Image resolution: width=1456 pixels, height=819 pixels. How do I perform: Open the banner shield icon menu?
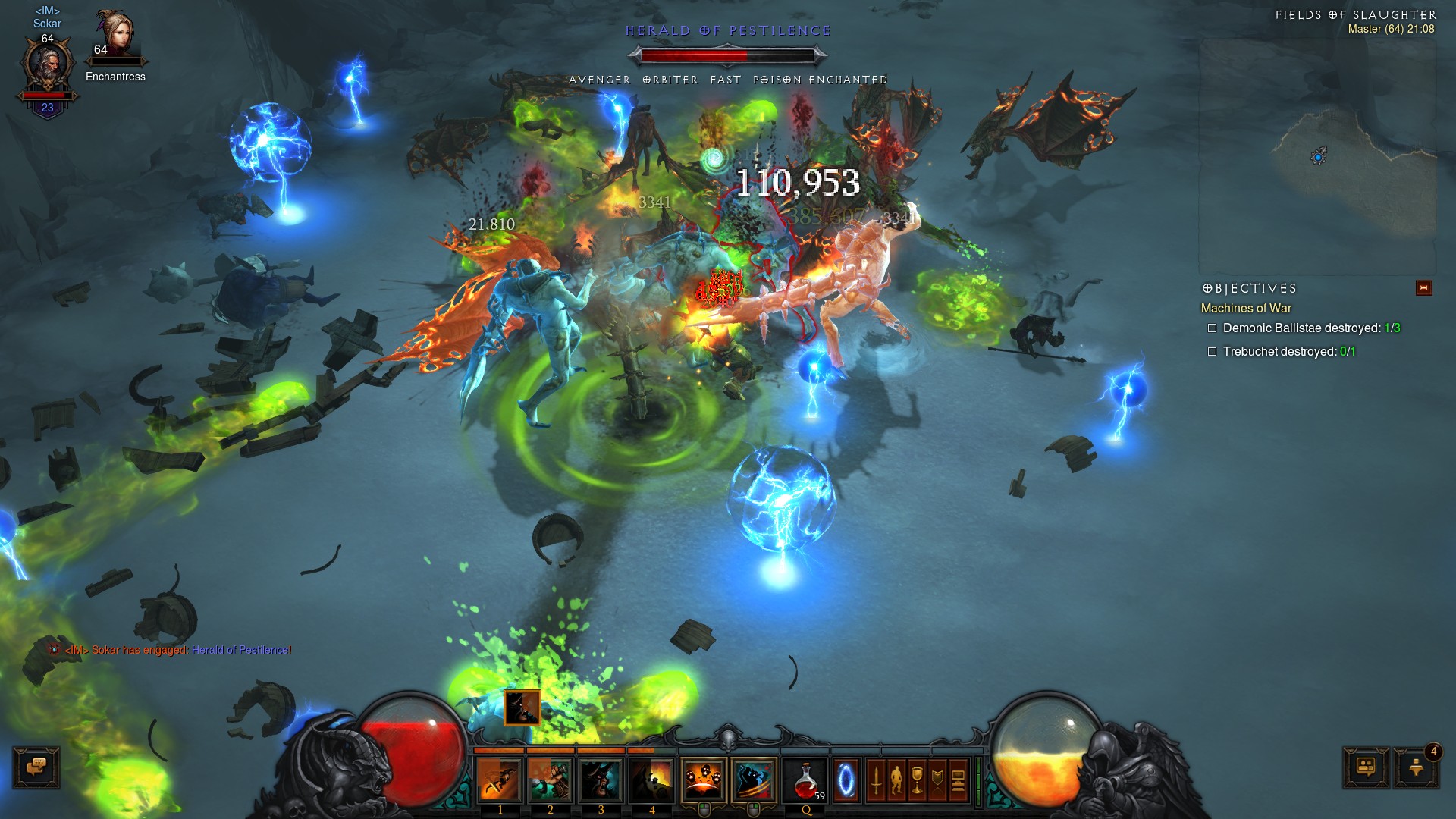(937, 780)
